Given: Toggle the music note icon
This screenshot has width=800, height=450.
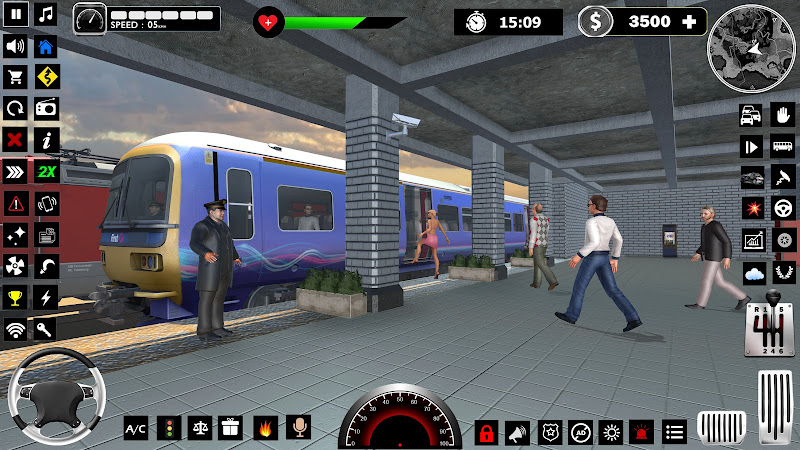Looking at the screenshot, I should (x=46, y=15).
